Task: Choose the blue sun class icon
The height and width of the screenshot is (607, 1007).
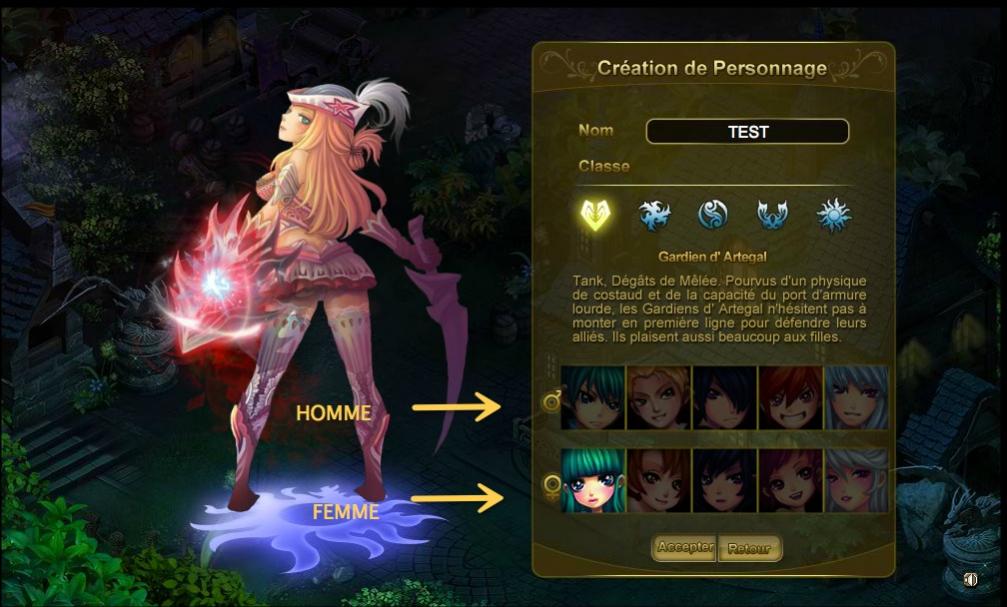Action: click(x=832, y=214)
